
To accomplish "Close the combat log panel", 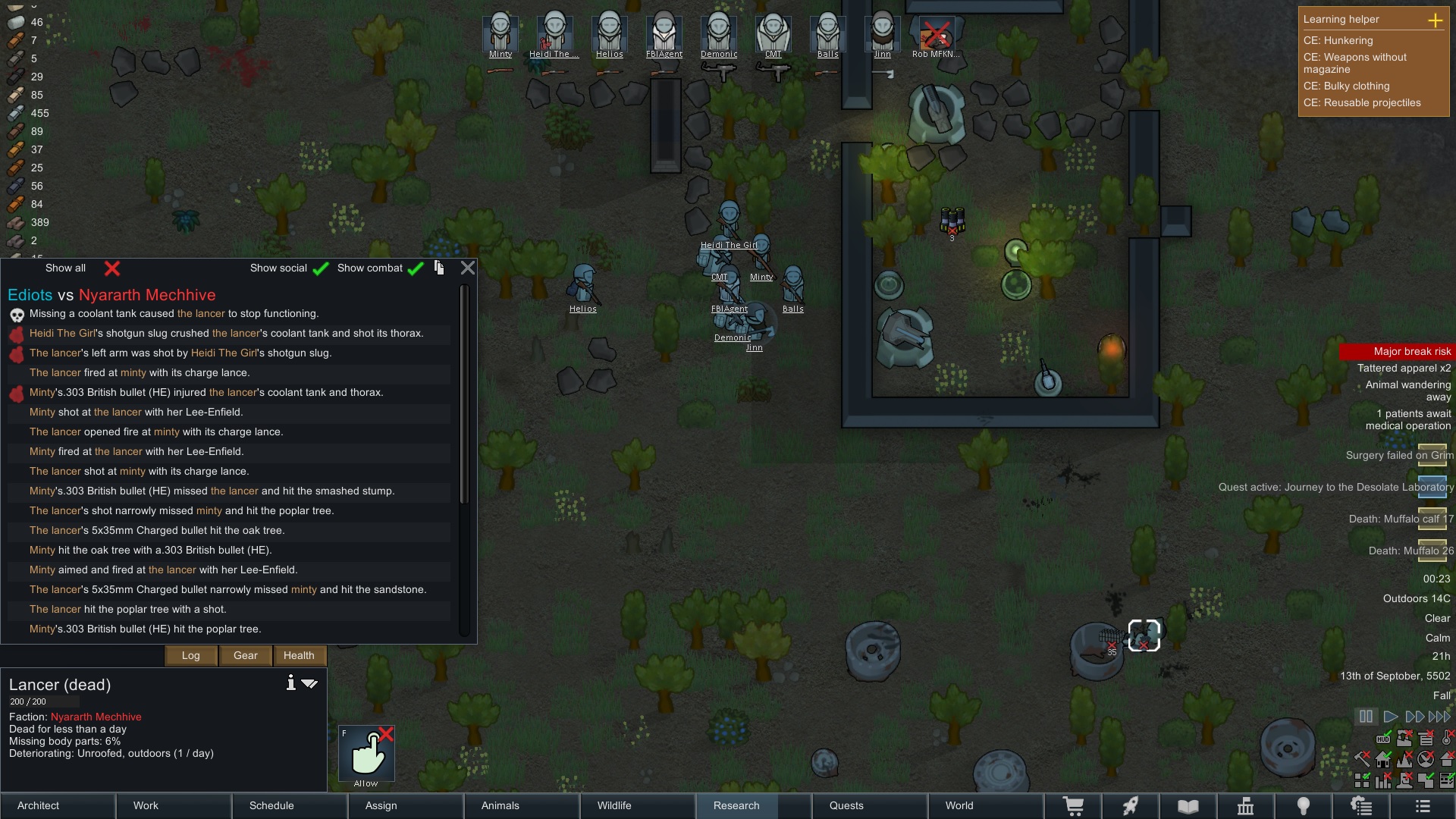I will 468,268.
